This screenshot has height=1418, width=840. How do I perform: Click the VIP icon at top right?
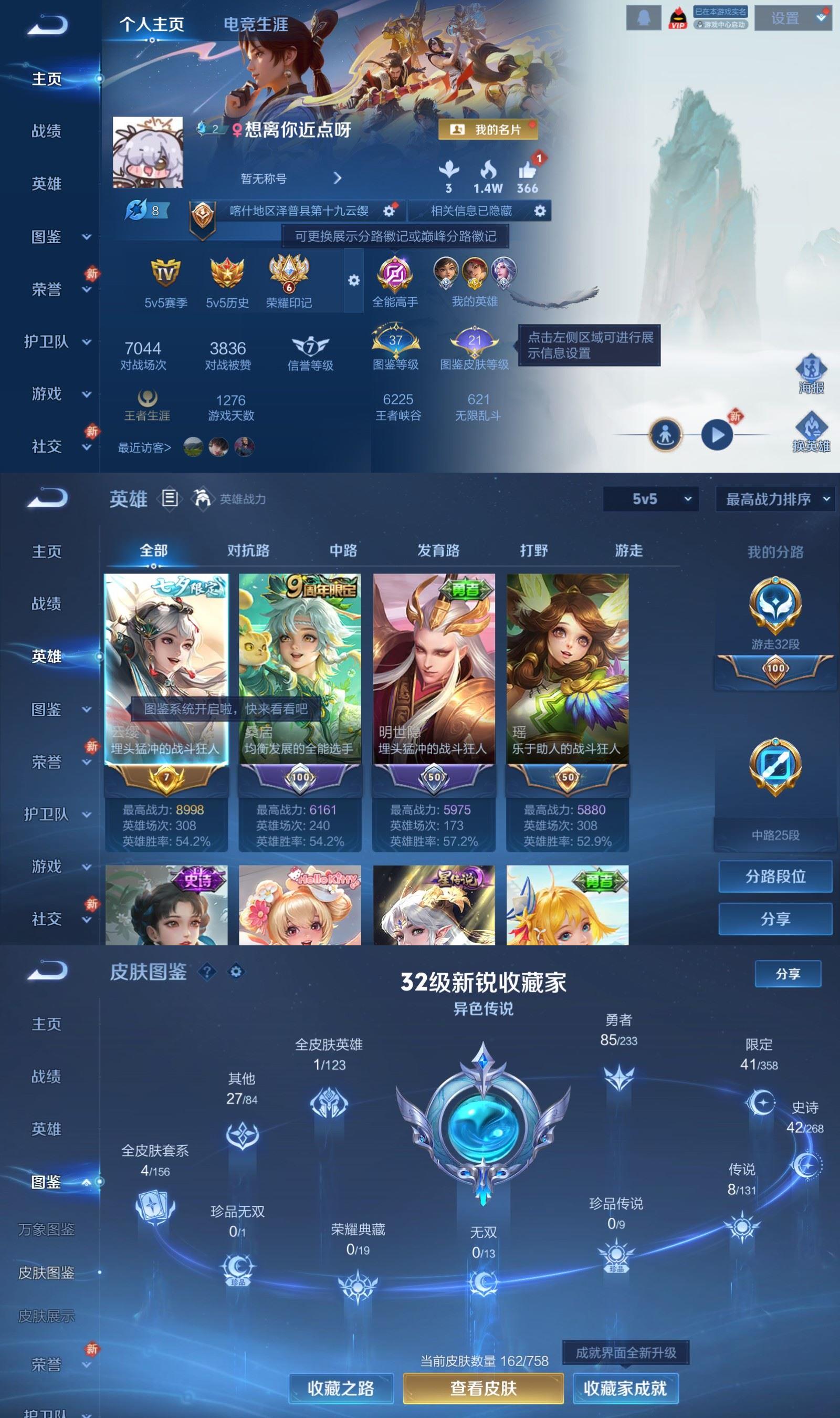point(679,17)
